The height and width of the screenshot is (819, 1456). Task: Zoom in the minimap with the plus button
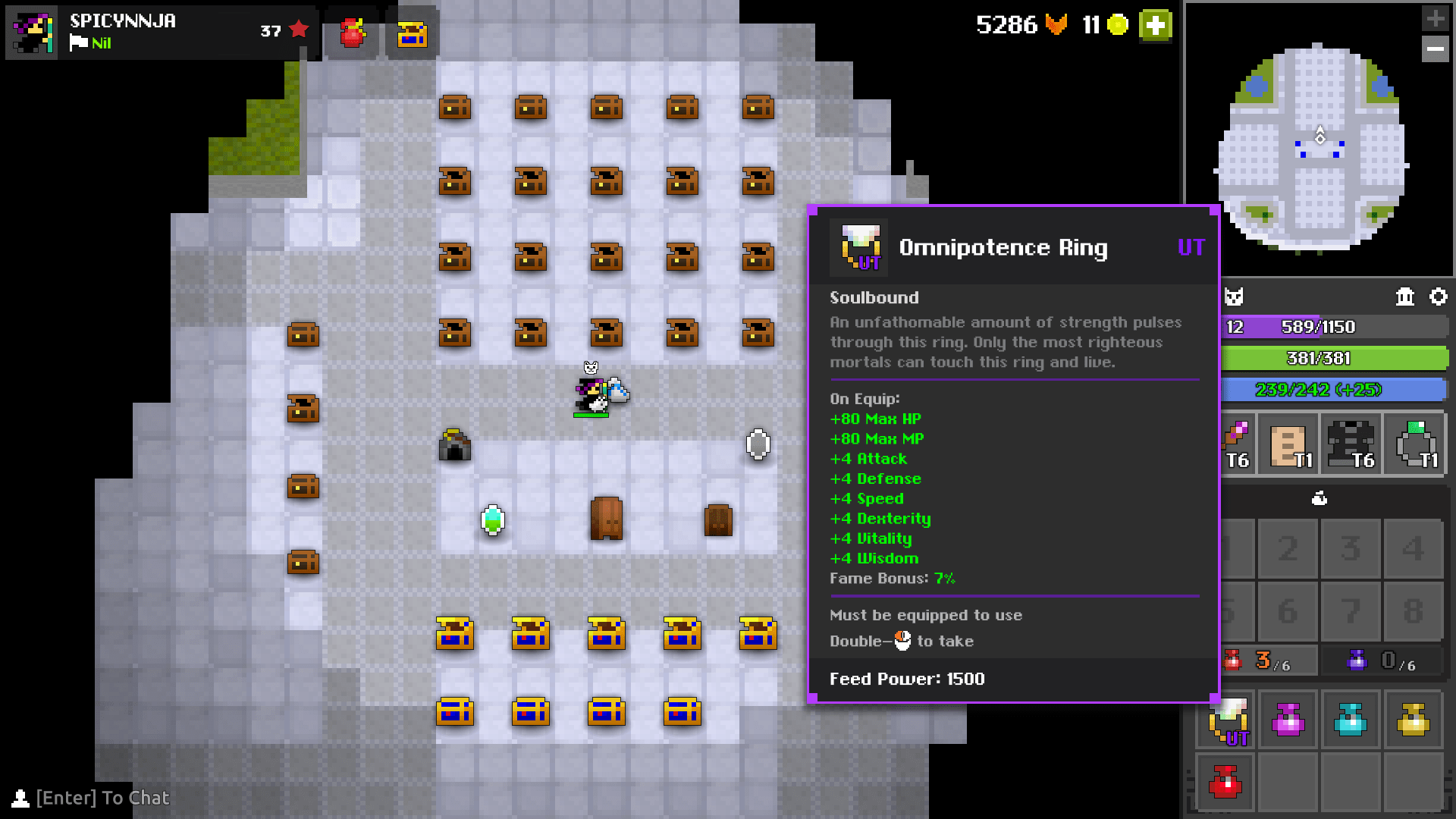click(x=1436, y=17)
